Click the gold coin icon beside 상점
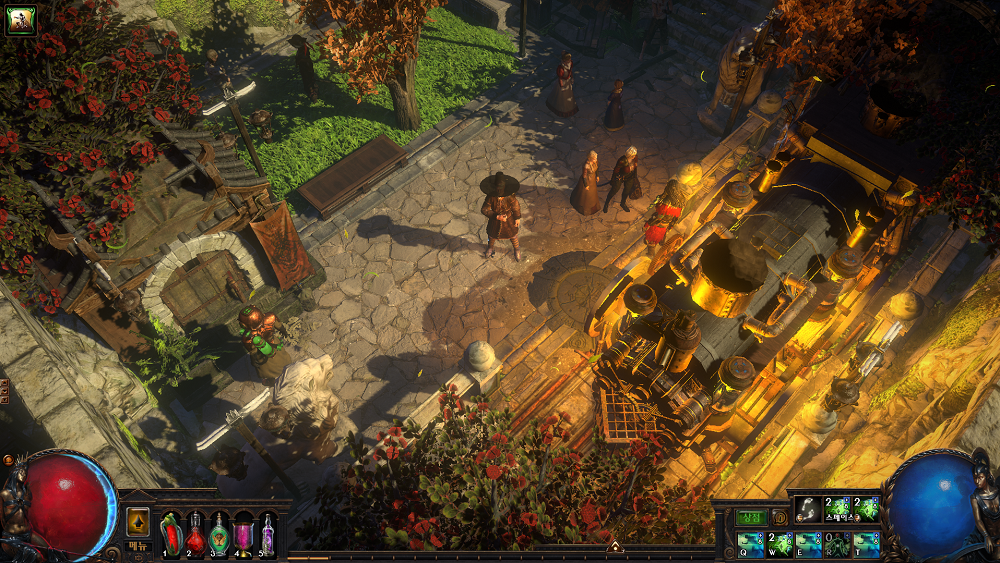Viewport: 1000px width, 563px height. [x=779, y=517]
